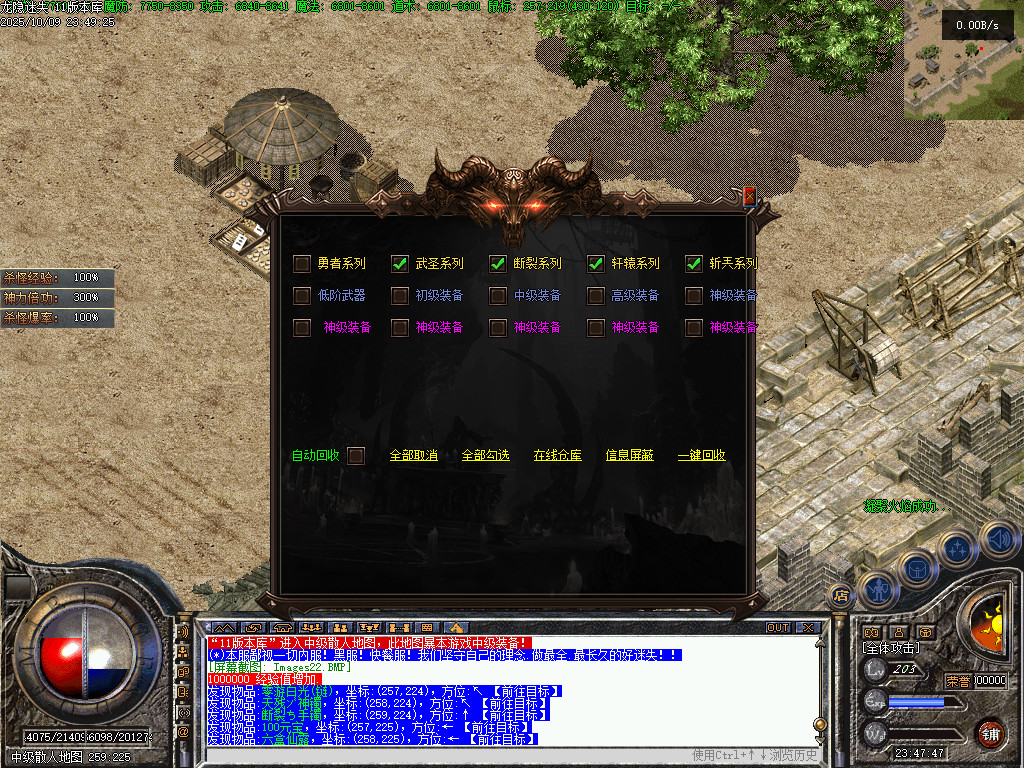Click the round 铺 shop button

990,732
